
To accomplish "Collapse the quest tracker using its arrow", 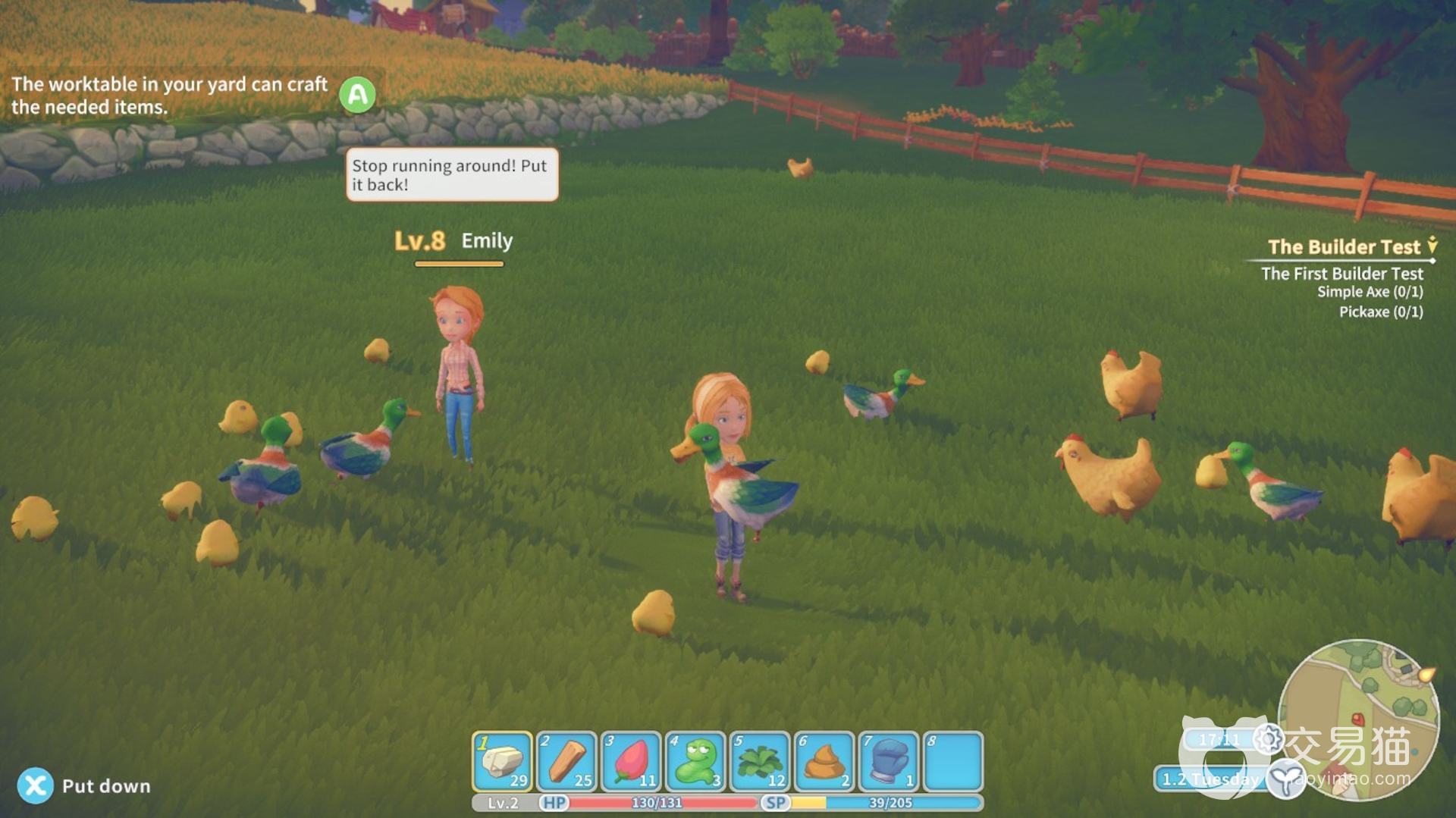I will pos(1432,245).
